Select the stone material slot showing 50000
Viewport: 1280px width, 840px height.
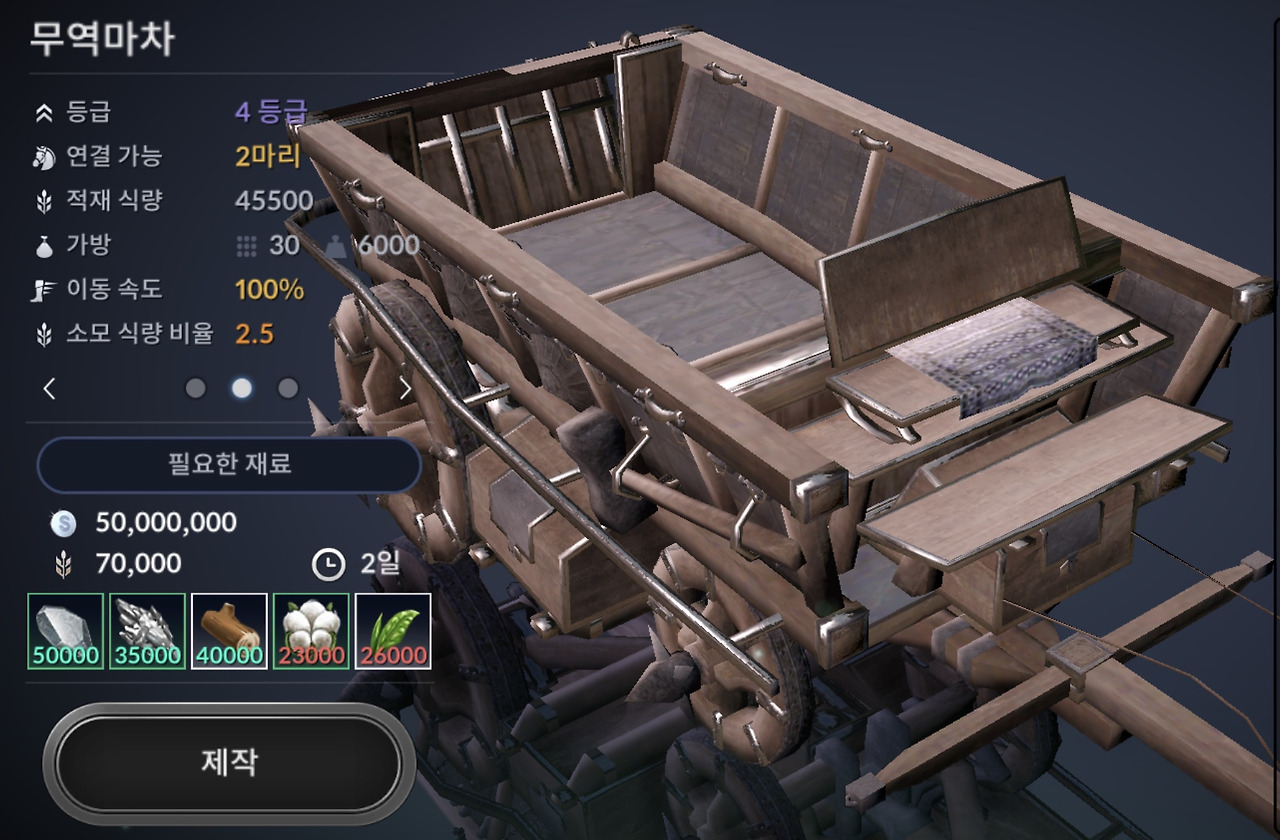(x=66, y=631)
